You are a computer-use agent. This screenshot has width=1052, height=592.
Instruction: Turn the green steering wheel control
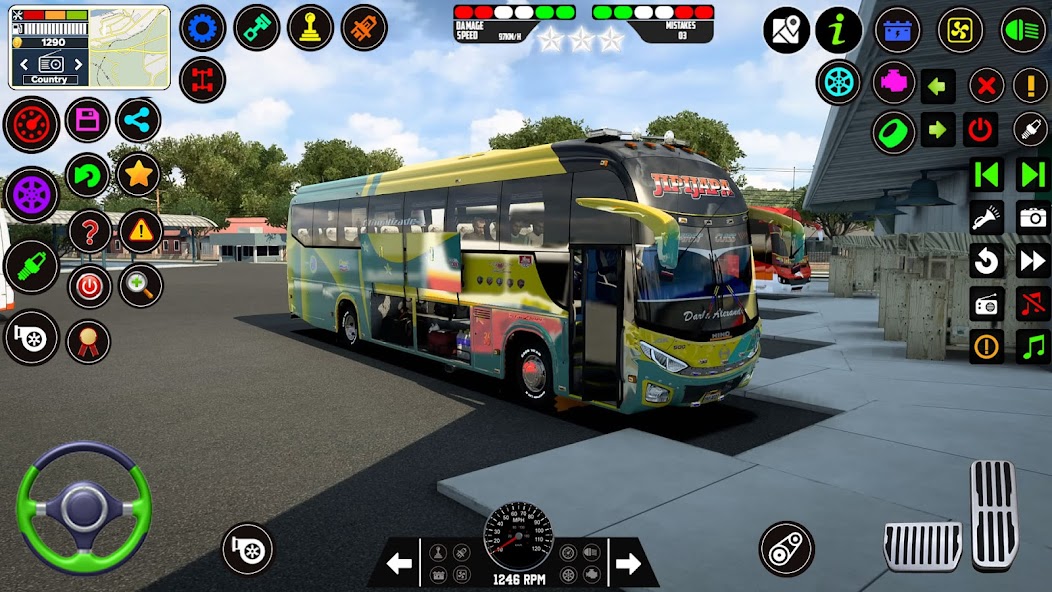click(x=83, y=508)
